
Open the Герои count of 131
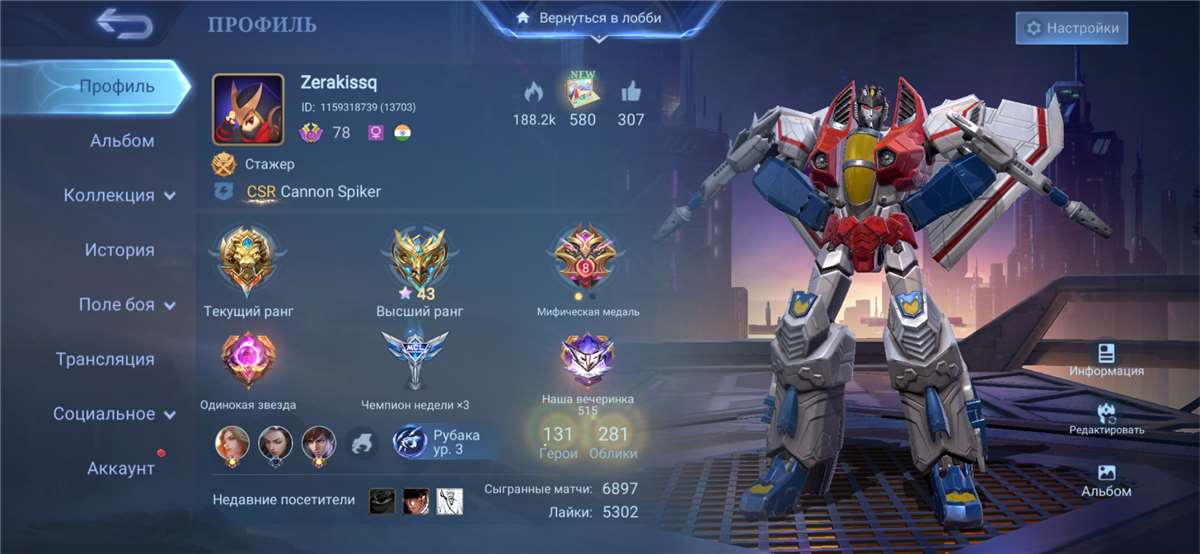[557, 442]
